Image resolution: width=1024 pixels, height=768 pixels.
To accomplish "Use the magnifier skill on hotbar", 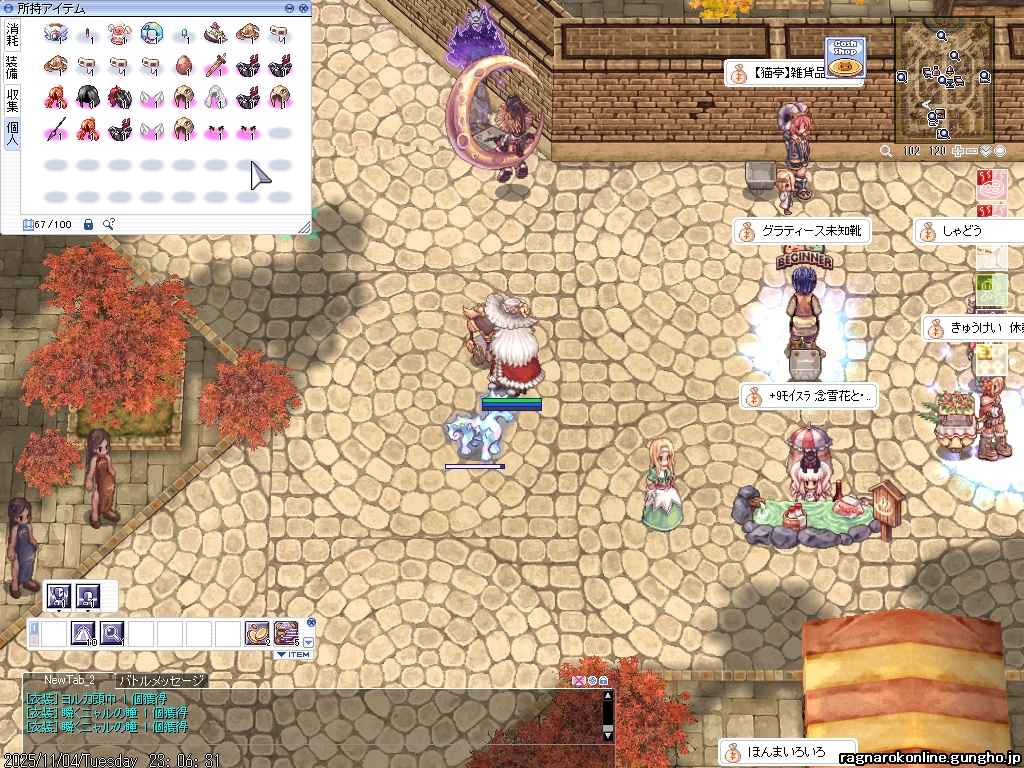I will point(111,632).
